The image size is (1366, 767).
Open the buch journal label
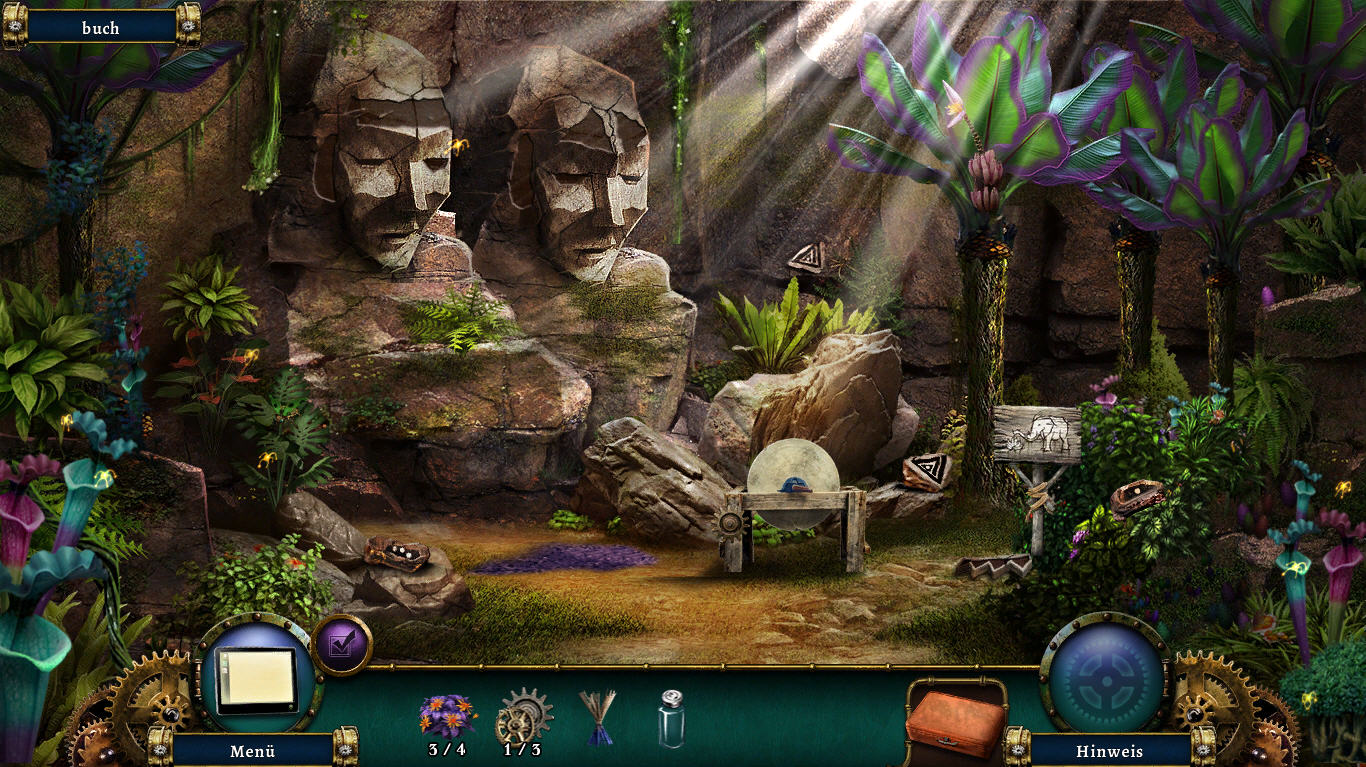click(100, 28)
